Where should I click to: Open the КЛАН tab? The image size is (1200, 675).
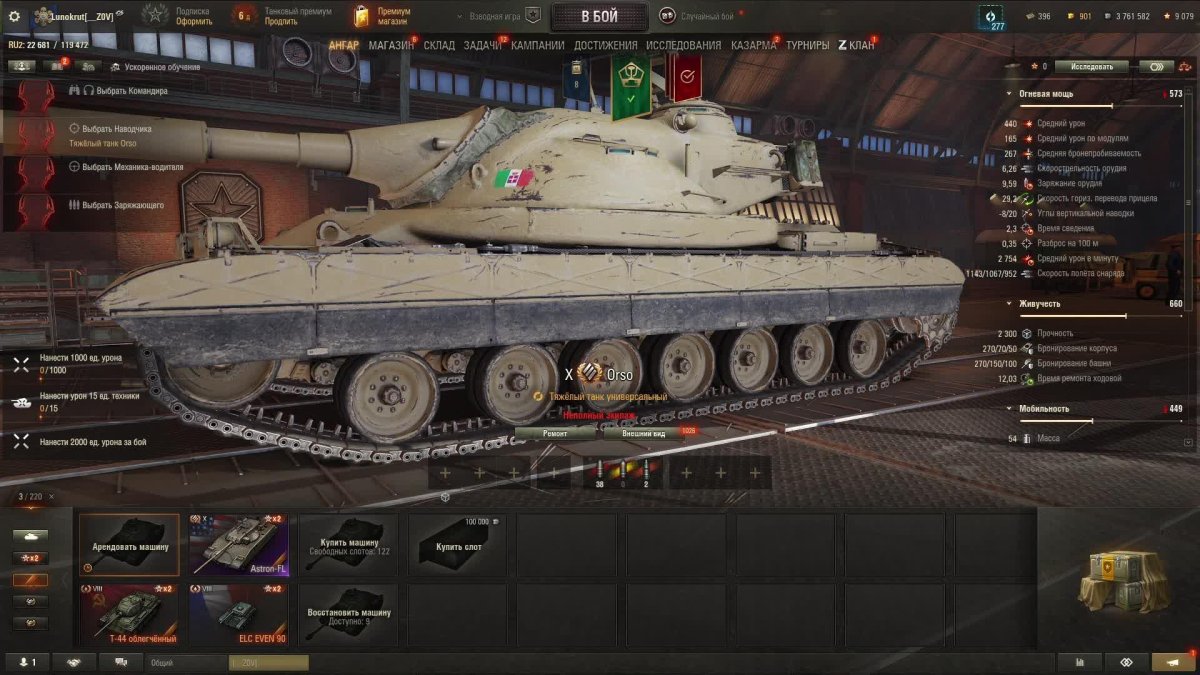click(856, 46)
